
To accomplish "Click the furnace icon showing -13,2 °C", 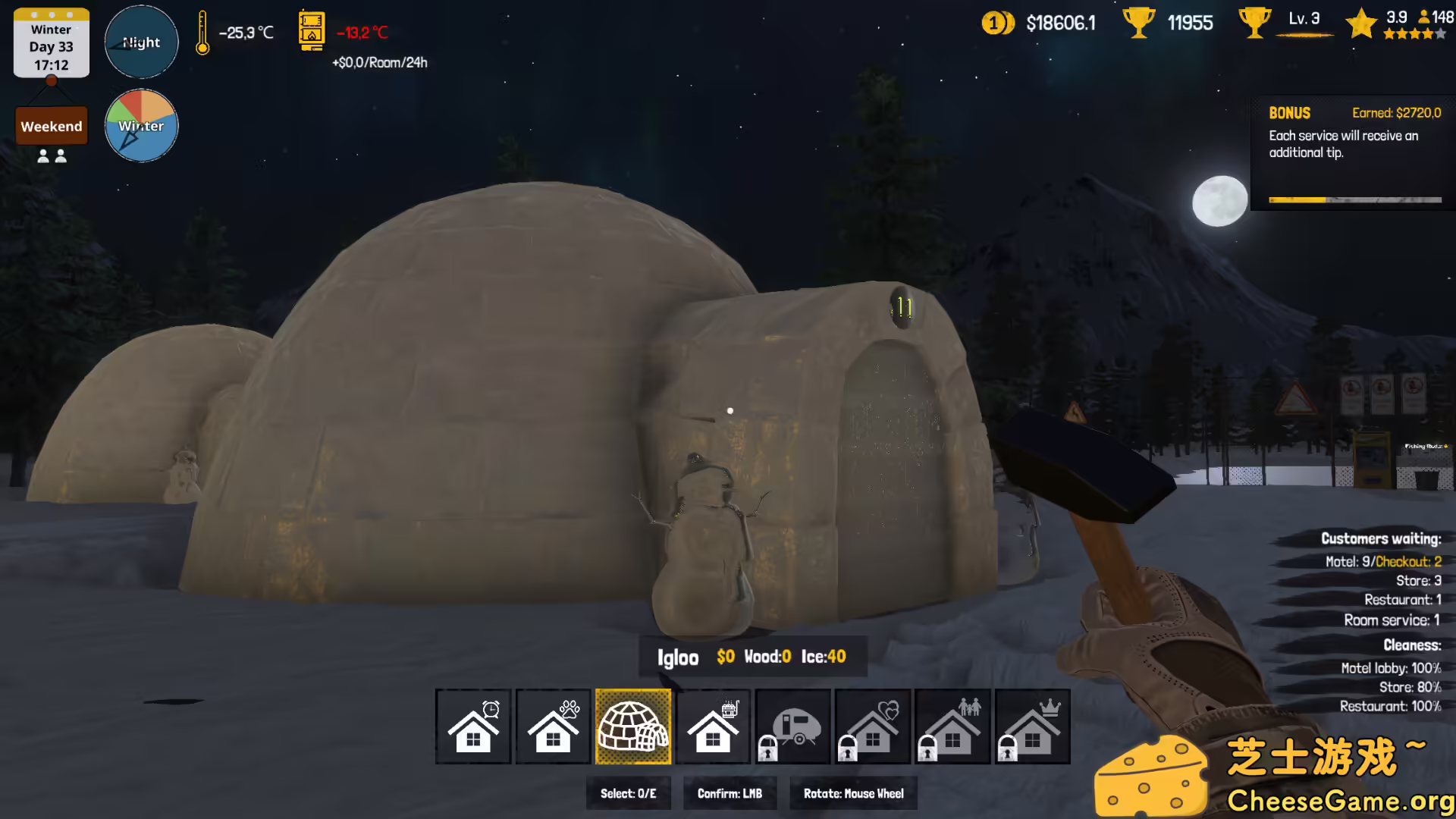I will [312, 33].
